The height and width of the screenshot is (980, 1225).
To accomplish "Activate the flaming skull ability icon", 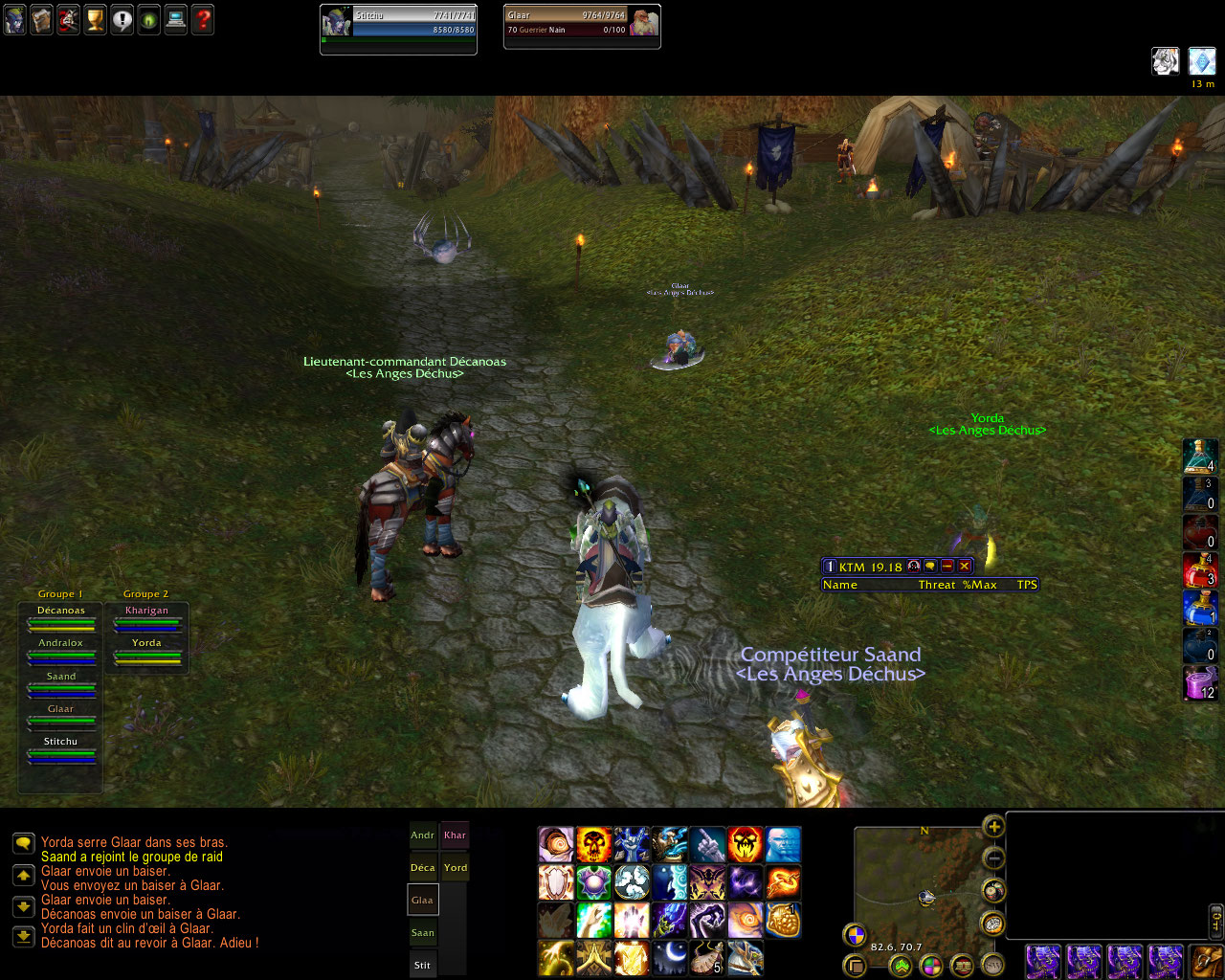I will pyautogui.click(x=593, y=845).
